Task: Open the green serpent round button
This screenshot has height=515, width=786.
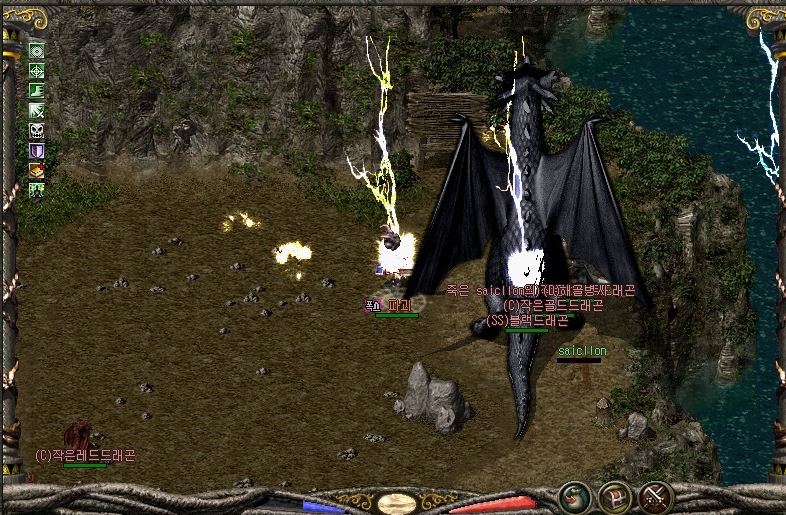Action: coord(573,495)
